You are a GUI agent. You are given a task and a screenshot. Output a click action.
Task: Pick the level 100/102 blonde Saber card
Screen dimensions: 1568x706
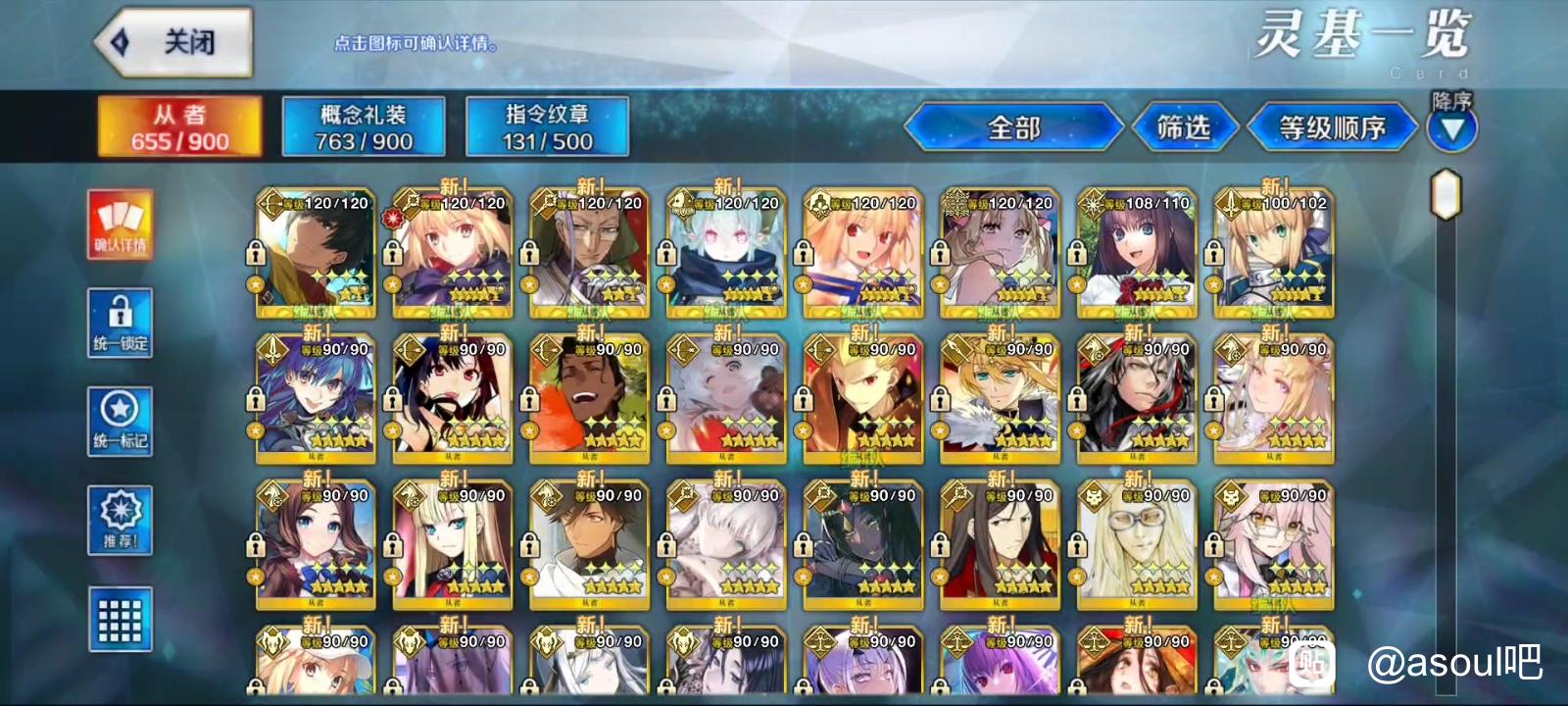(x=1274, y=253)
